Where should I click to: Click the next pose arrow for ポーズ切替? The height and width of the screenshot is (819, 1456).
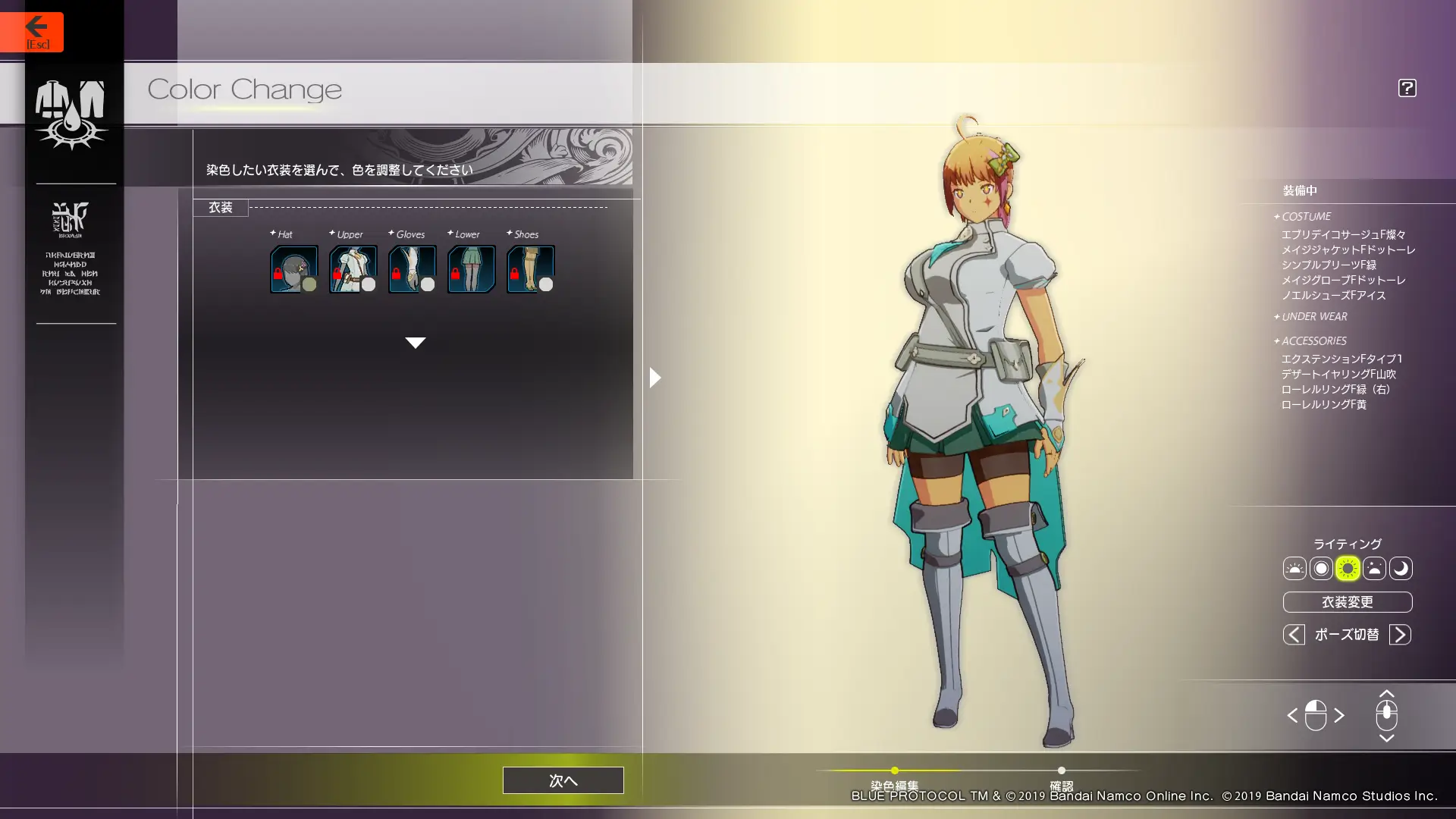1401,635
